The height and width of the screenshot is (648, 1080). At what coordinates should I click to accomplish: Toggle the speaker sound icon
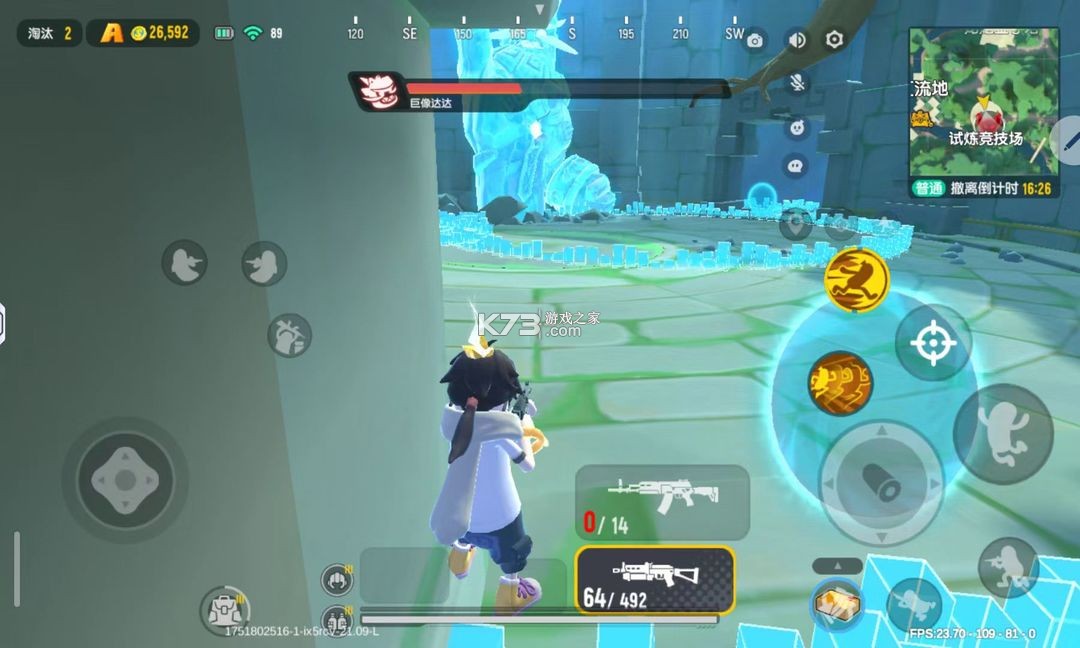[796, 40]
